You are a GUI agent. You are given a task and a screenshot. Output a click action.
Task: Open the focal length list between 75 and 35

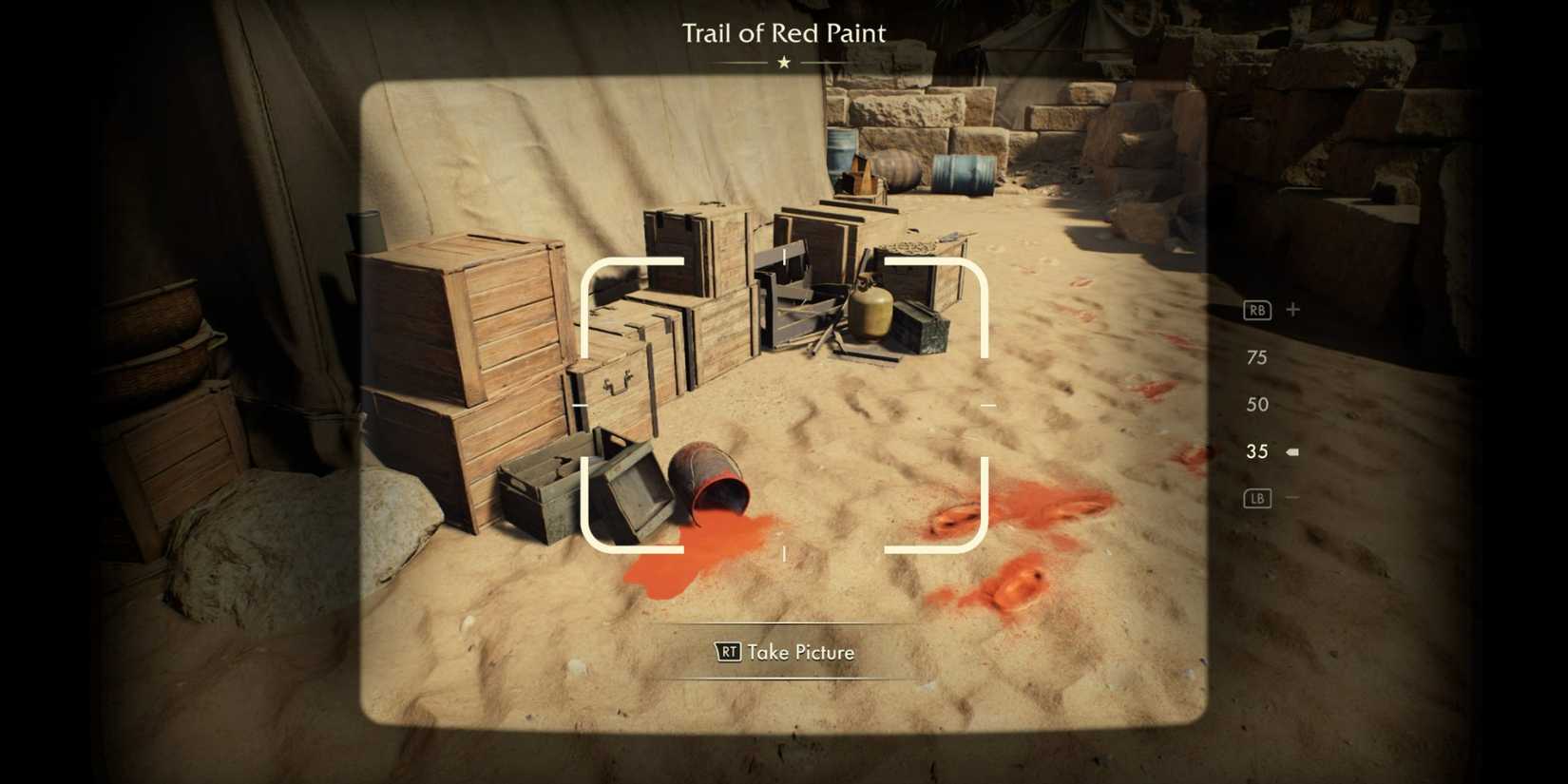tap(1256, 404)
